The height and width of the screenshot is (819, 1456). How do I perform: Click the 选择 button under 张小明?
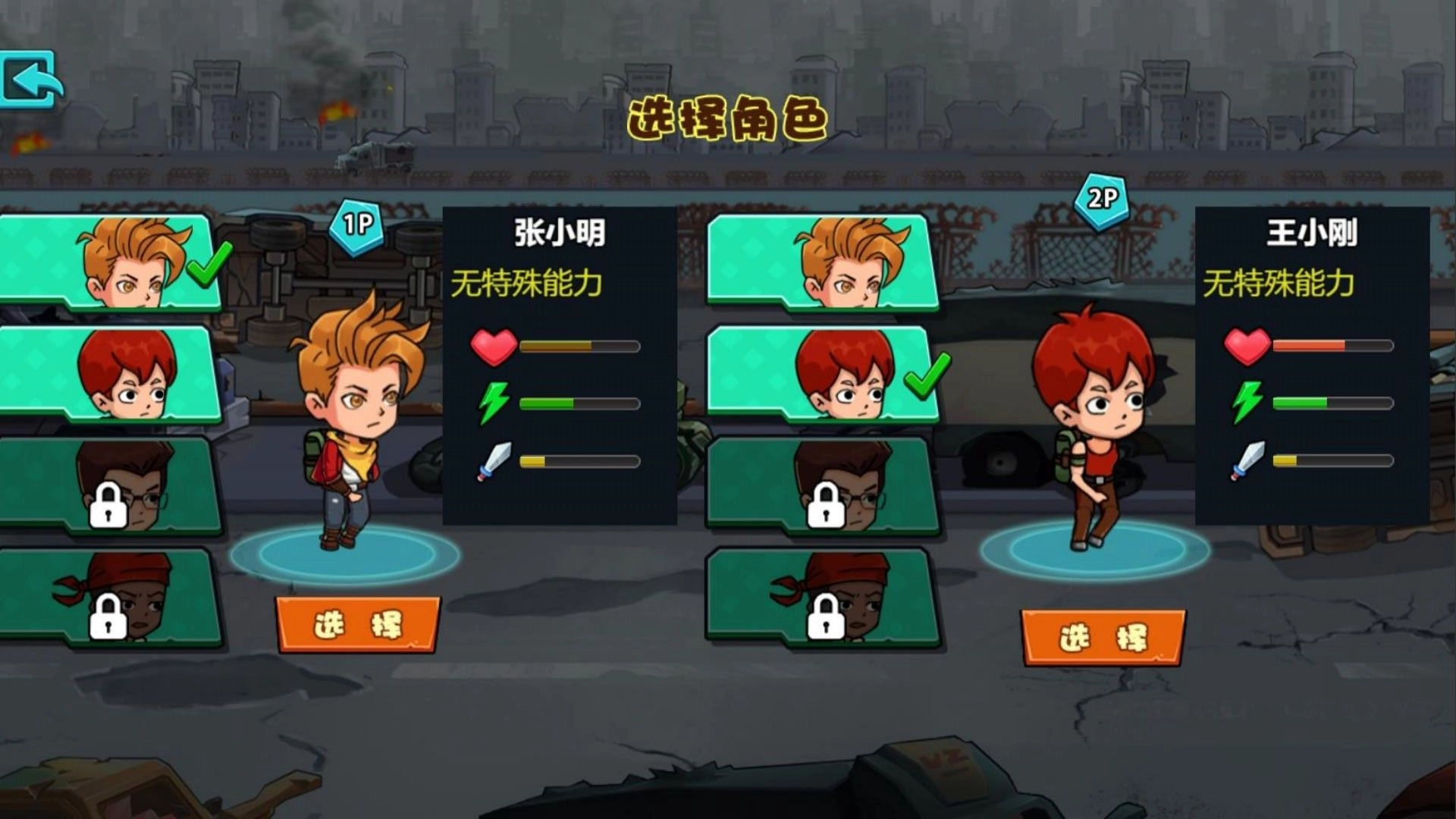356,623
